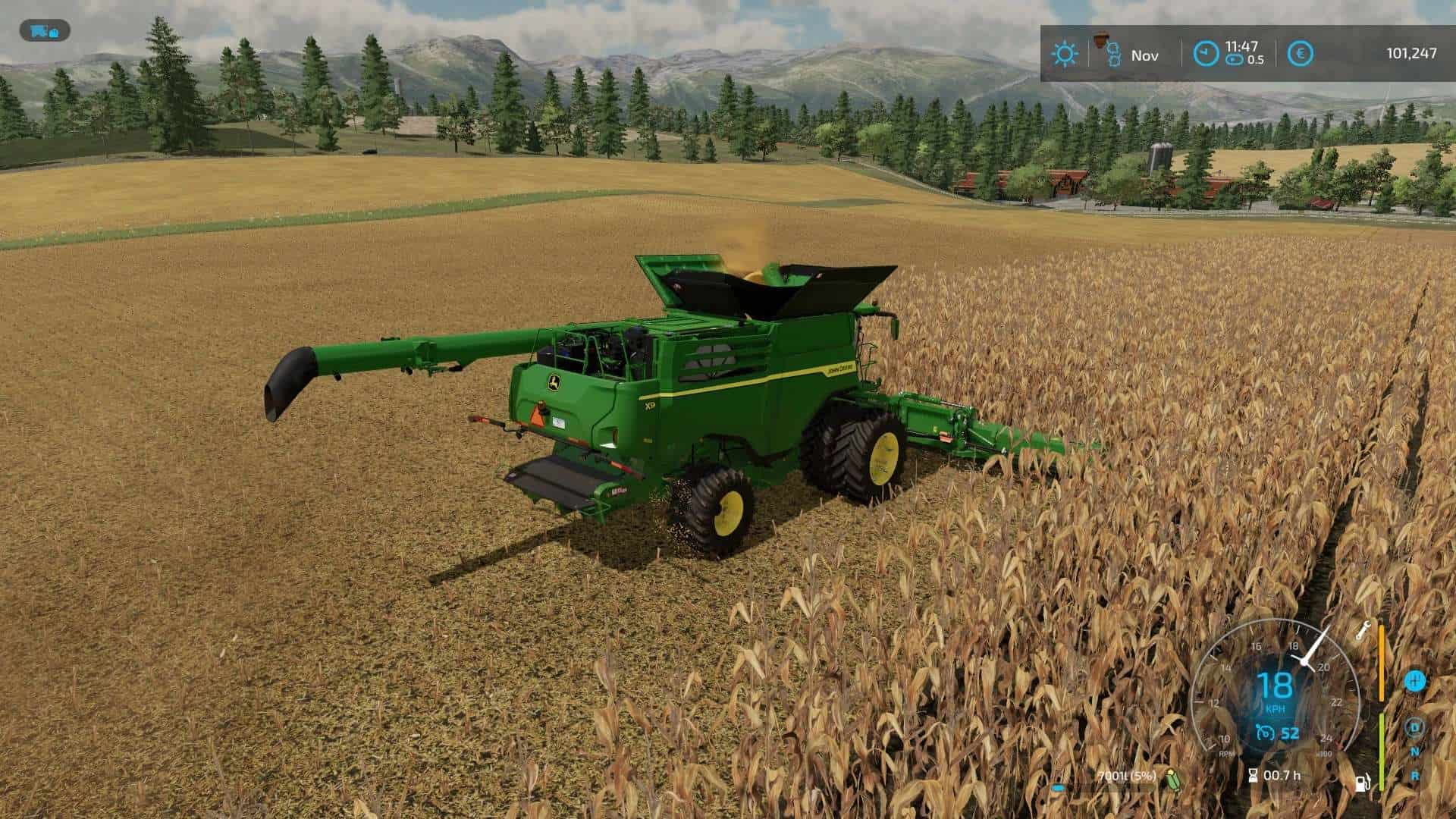Viewport: 1456px width, 819px height.
Task: Click the Nov month label
Action: 1145,55
